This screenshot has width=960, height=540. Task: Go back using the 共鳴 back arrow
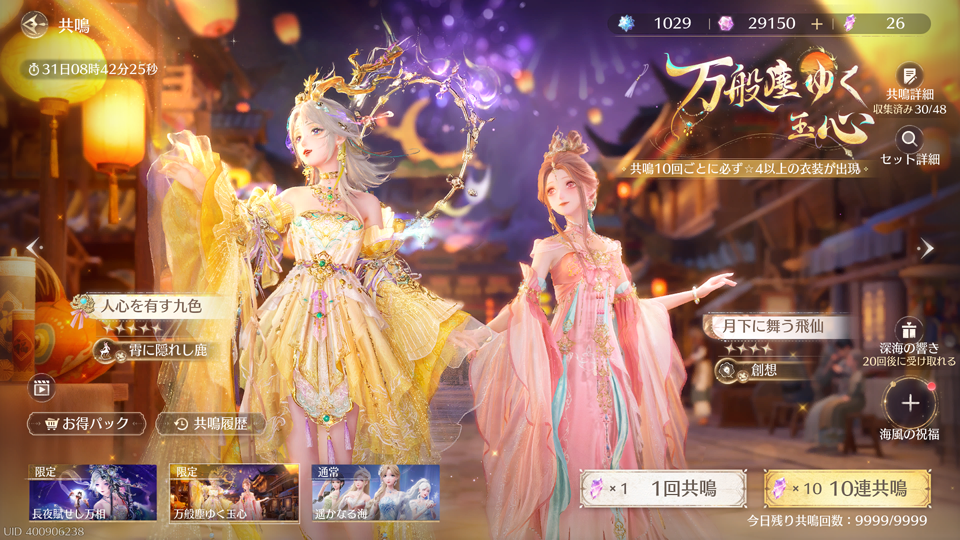click(x=36, y=23)
